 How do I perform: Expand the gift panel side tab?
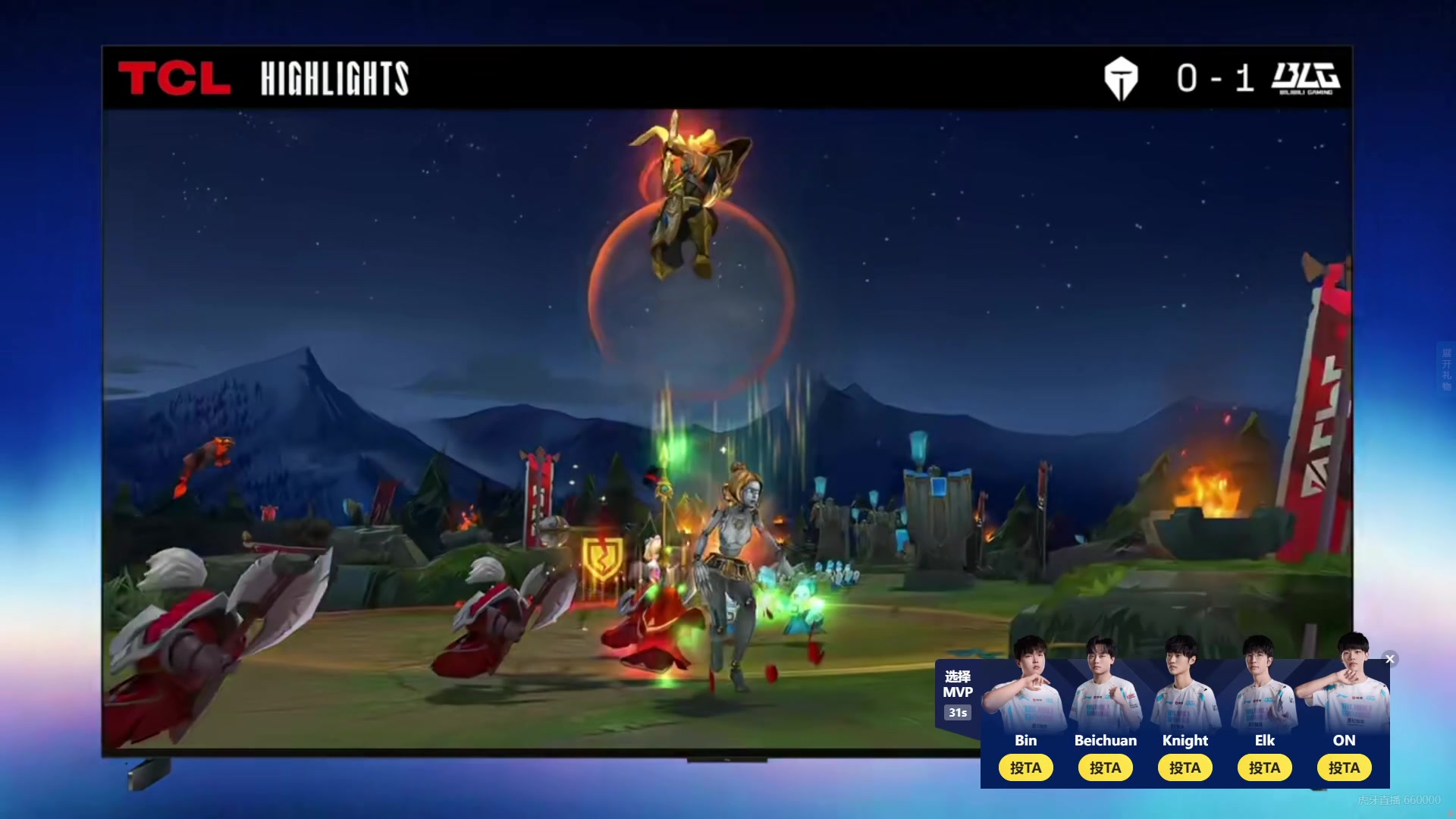point(1446,369)
